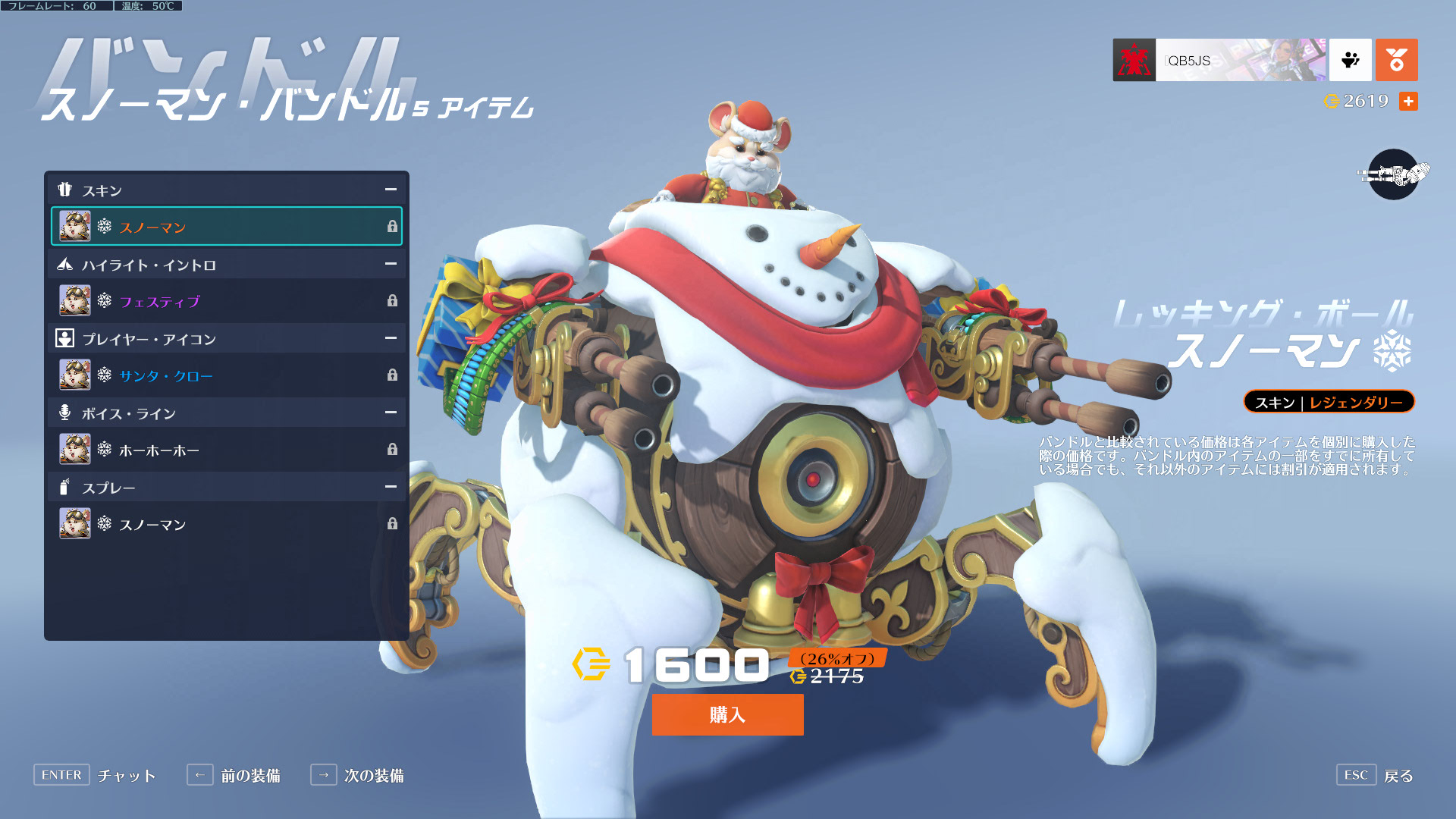Screen dimensions: 1456x819
Task: Open the social friends icon button
Action: click(1350, 60)
